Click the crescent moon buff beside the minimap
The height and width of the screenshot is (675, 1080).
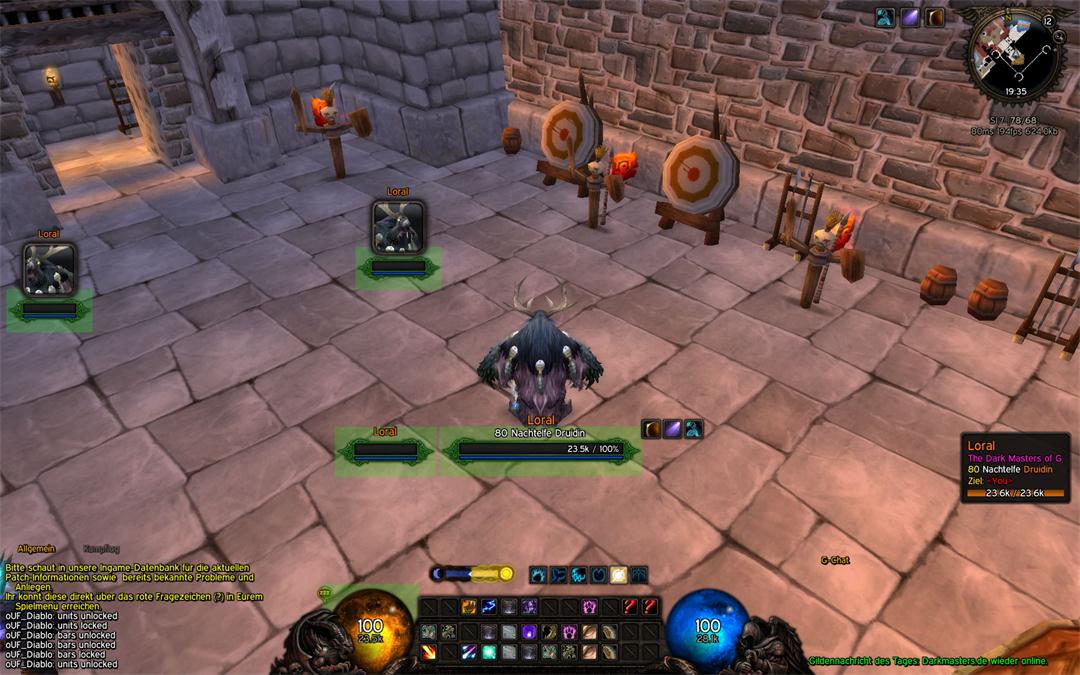point(936,17)
